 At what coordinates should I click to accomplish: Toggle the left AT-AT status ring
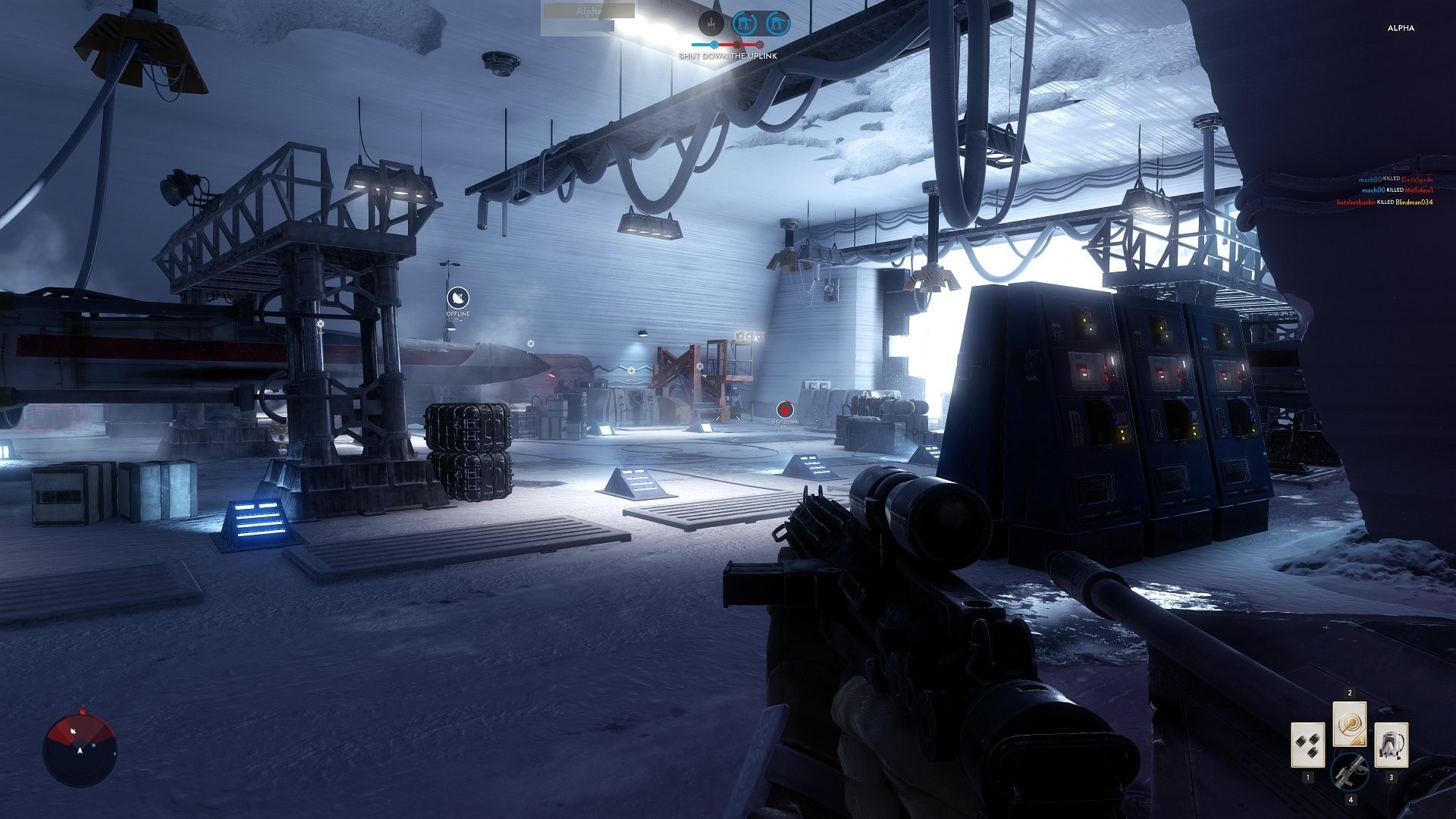pos(745,23)
